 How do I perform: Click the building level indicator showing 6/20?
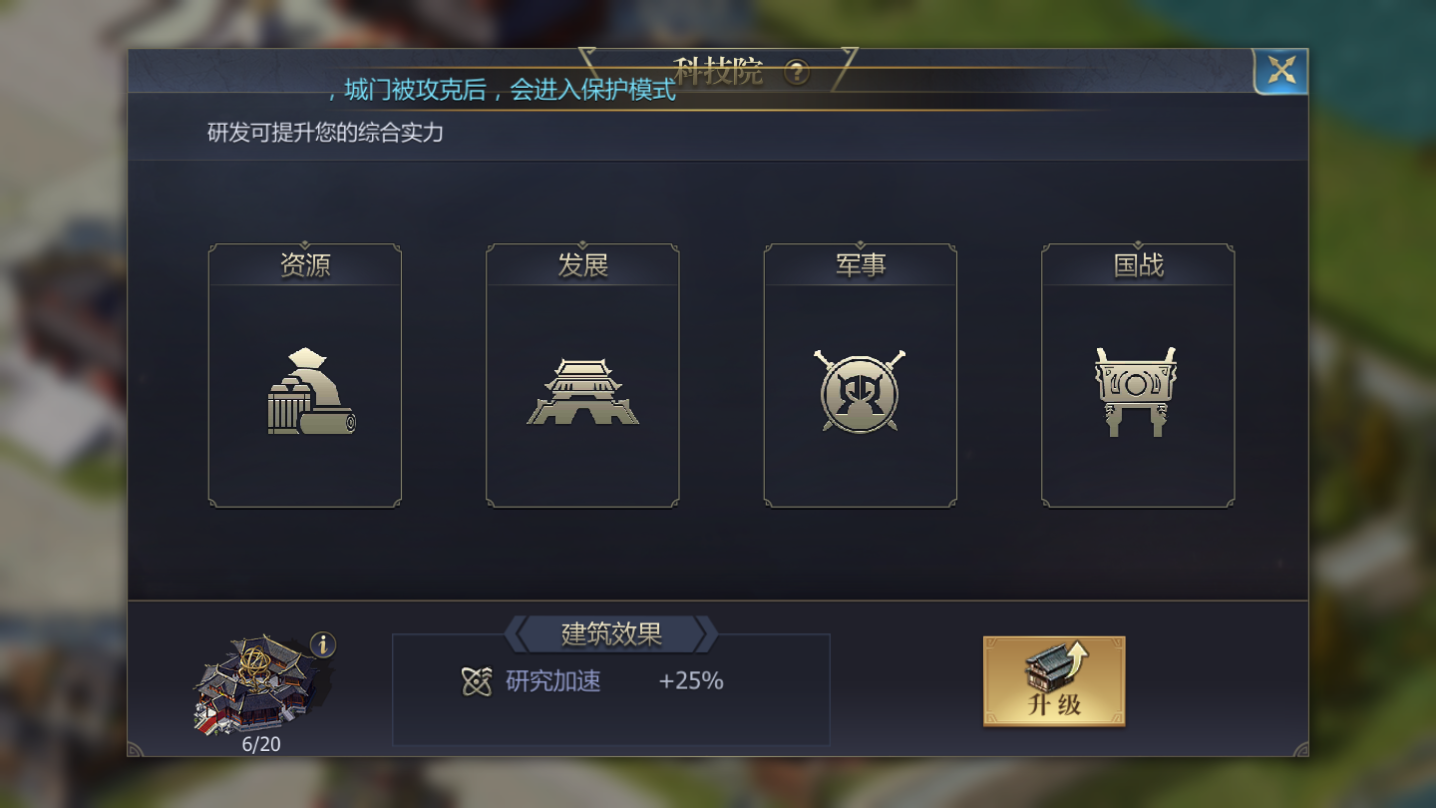coord(260,744)
